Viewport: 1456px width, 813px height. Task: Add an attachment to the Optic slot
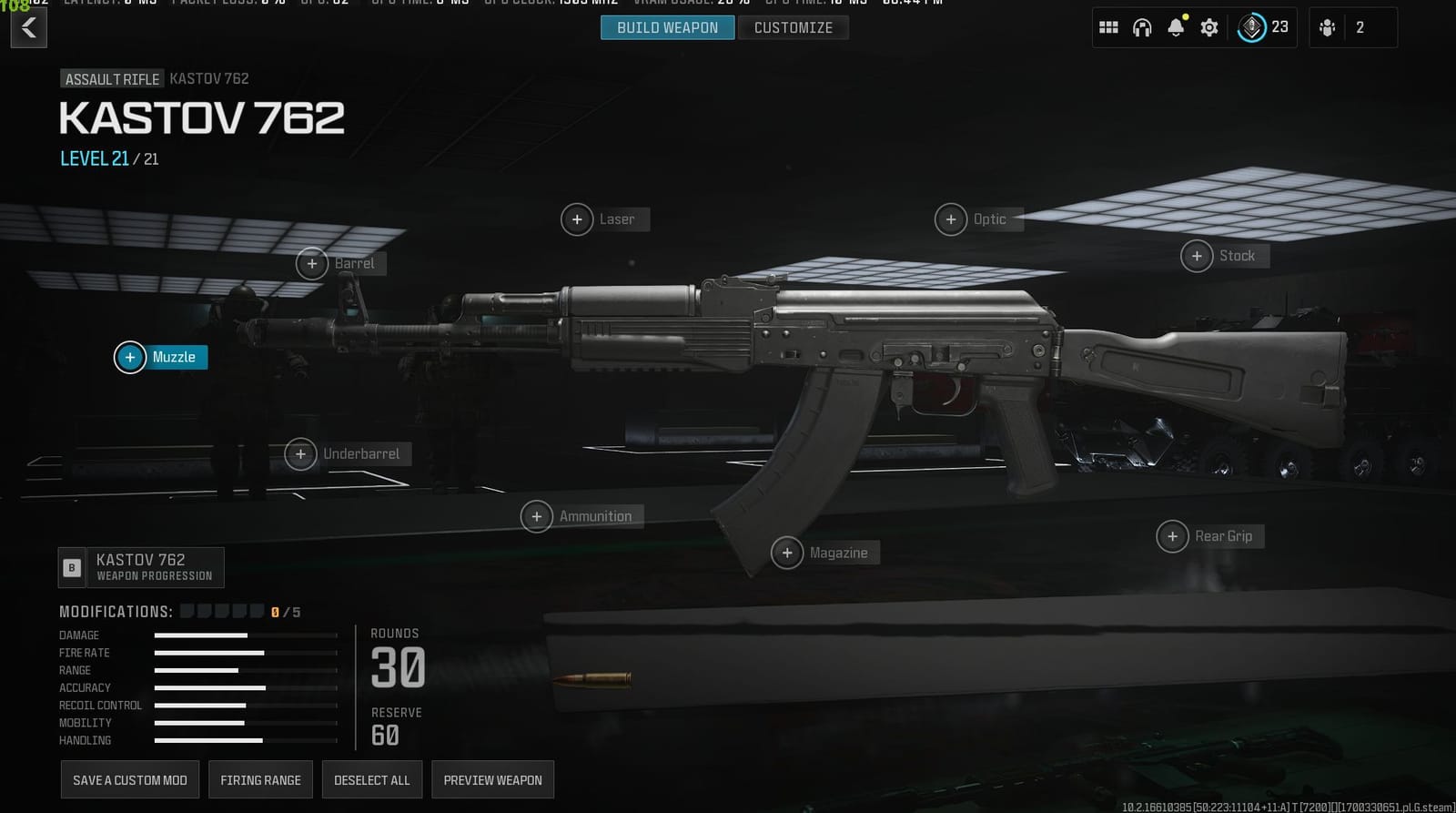click(x=951, y=218)
